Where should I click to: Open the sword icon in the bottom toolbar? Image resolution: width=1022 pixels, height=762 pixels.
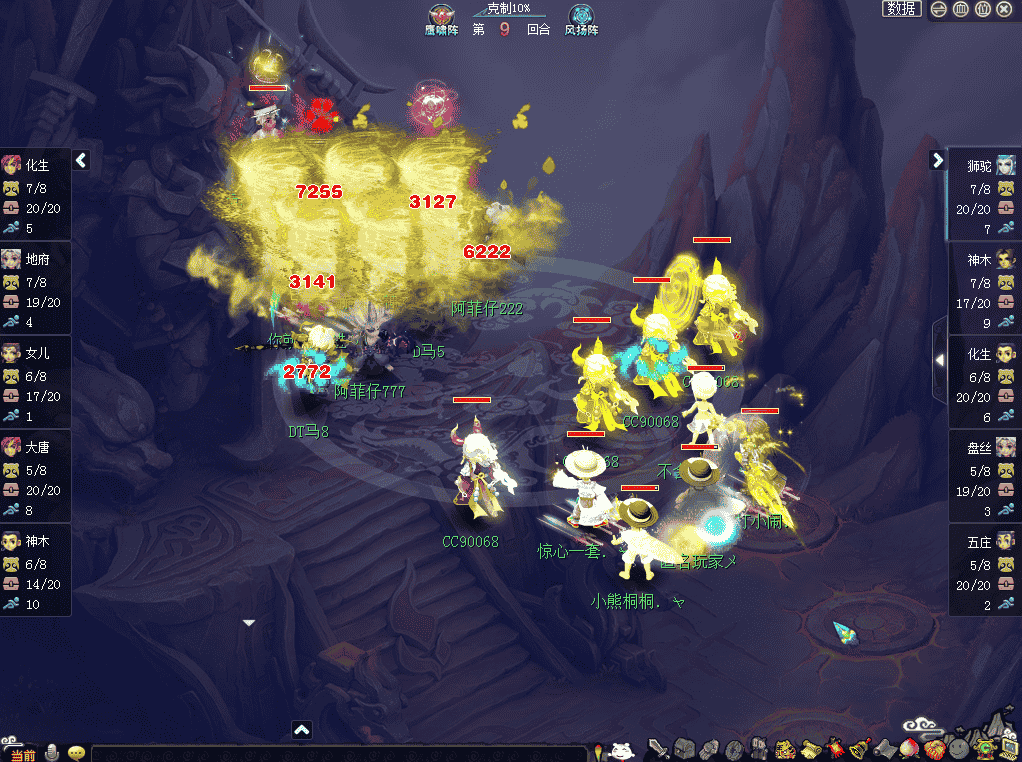click(658, 748)
